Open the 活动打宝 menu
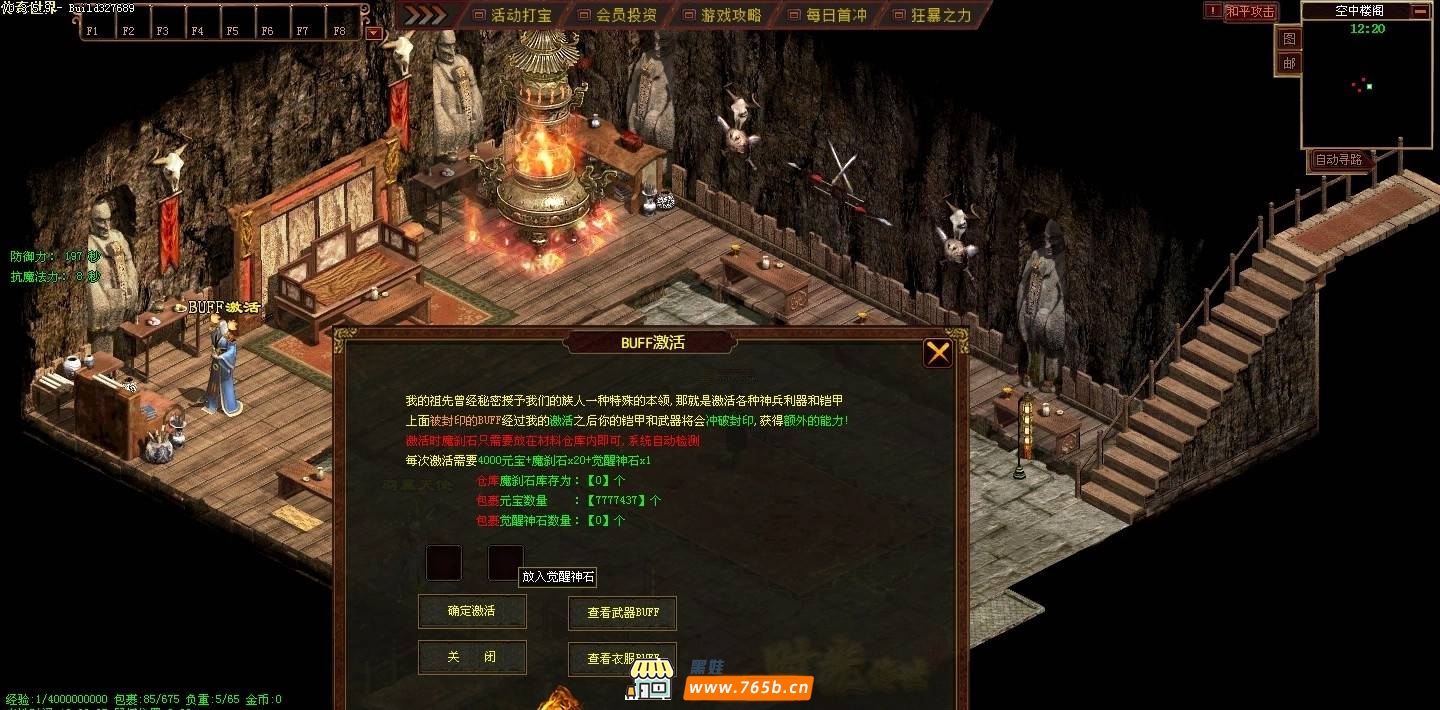Image resolution: width=1440 pixels, height=710 pixels. pos(511,15)
